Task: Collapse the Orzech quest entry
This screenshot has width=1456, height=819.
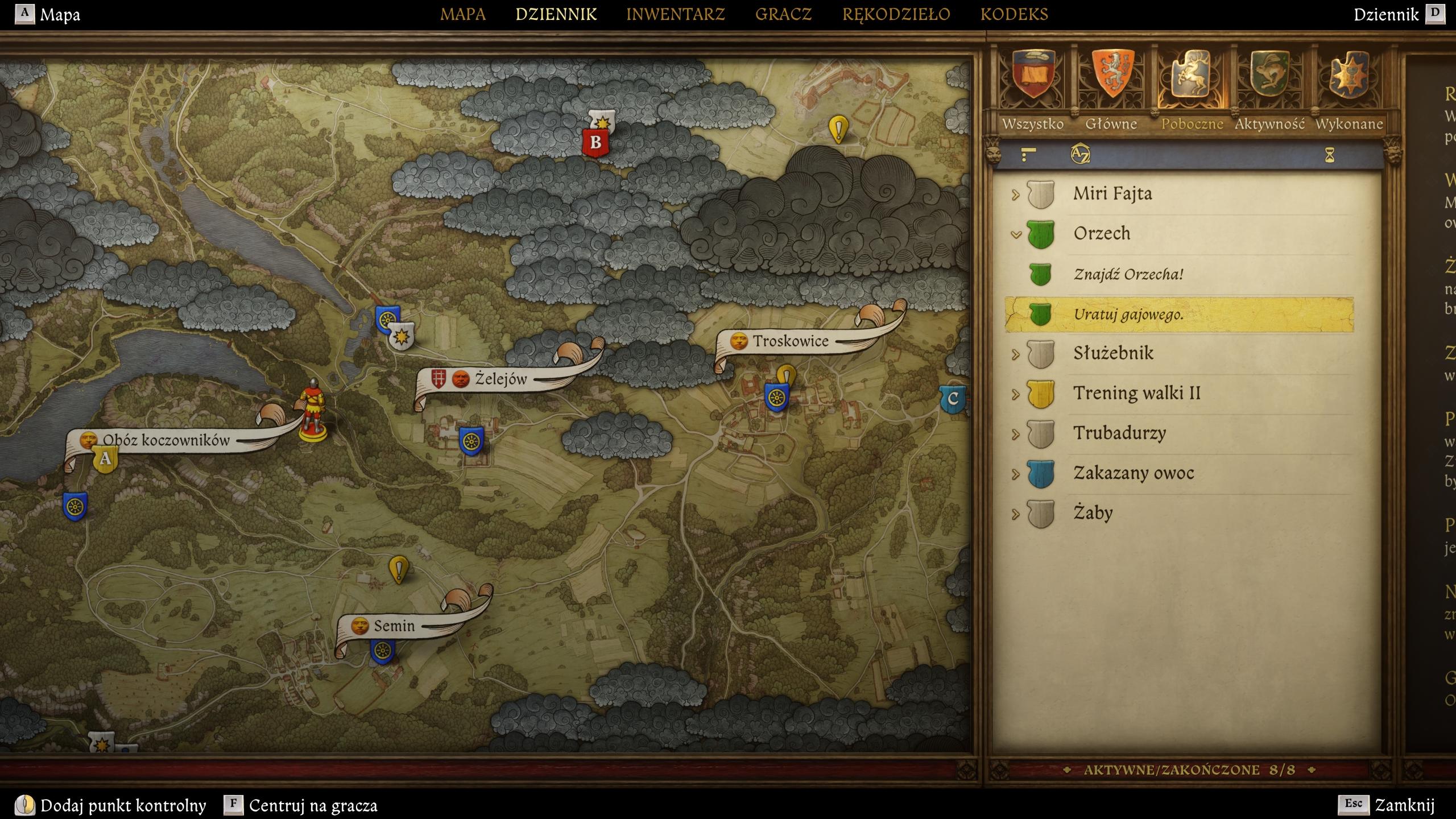Action: click(x=1016, y=234)
